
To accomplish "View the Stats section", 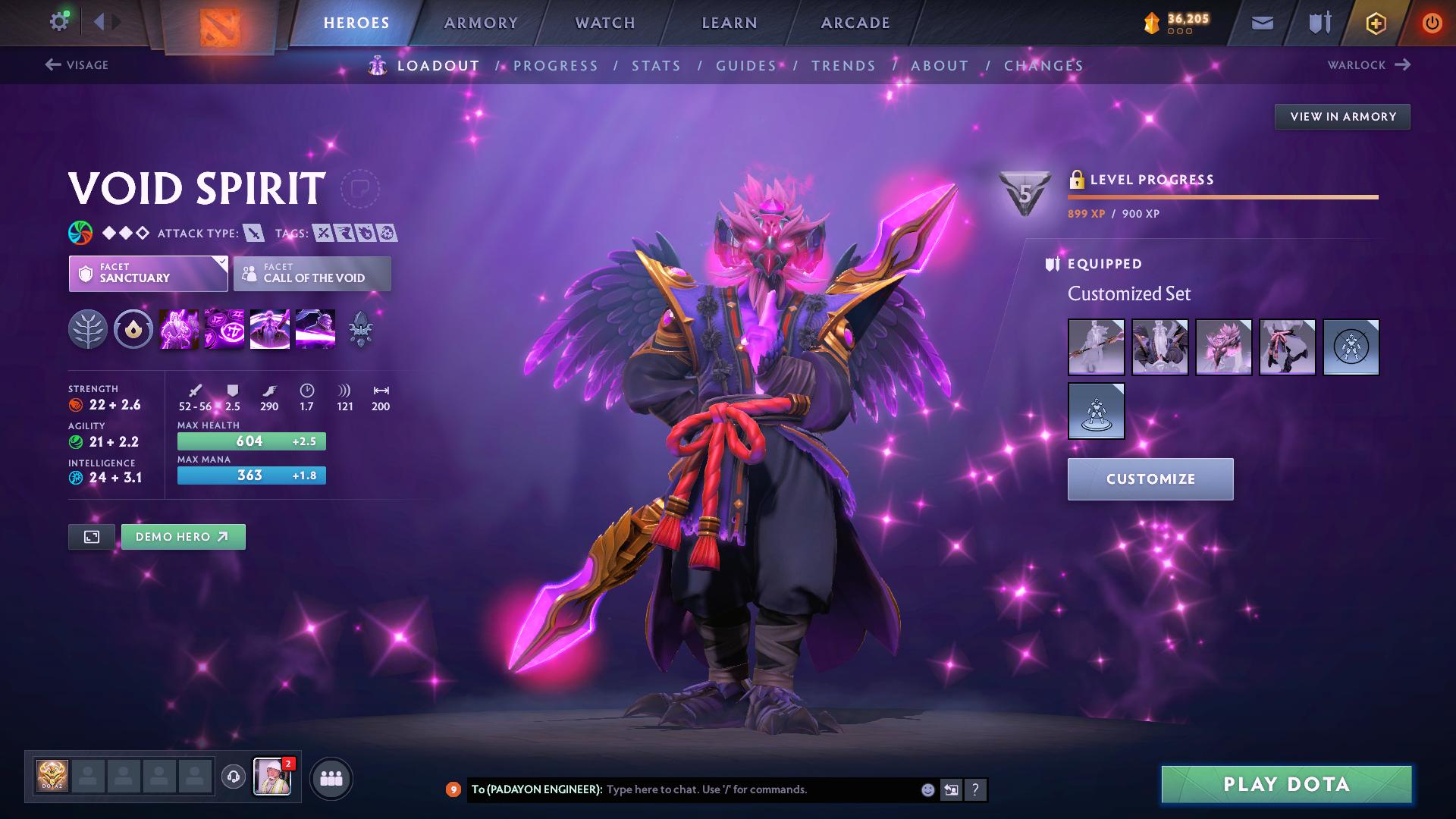I will pyautogui.click(x=656, y=66).
